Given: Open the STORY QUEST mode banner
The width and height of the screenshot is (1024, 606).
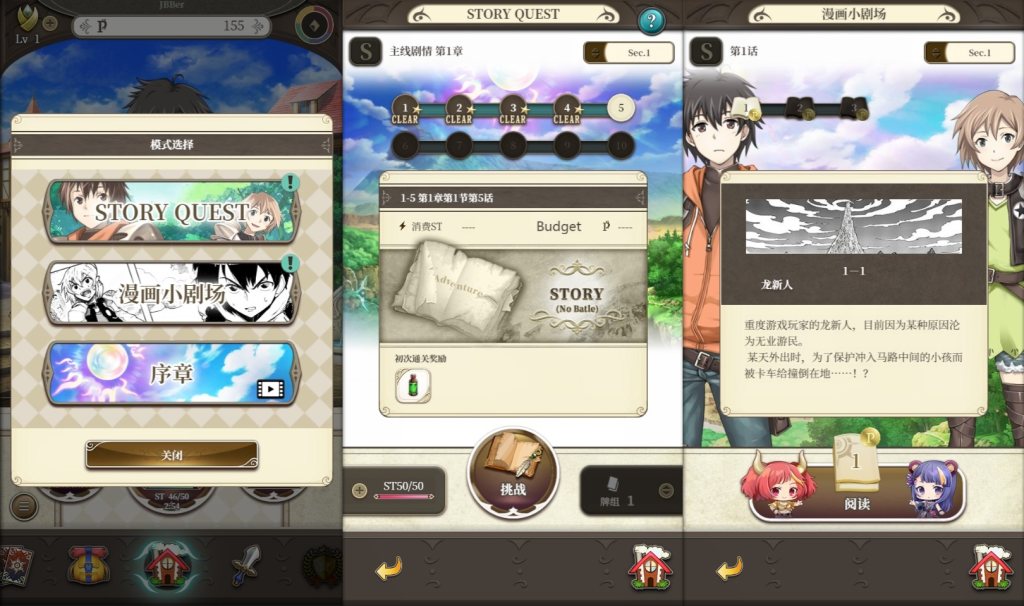Looking at the screenshot, I should (x=172, y=211).
